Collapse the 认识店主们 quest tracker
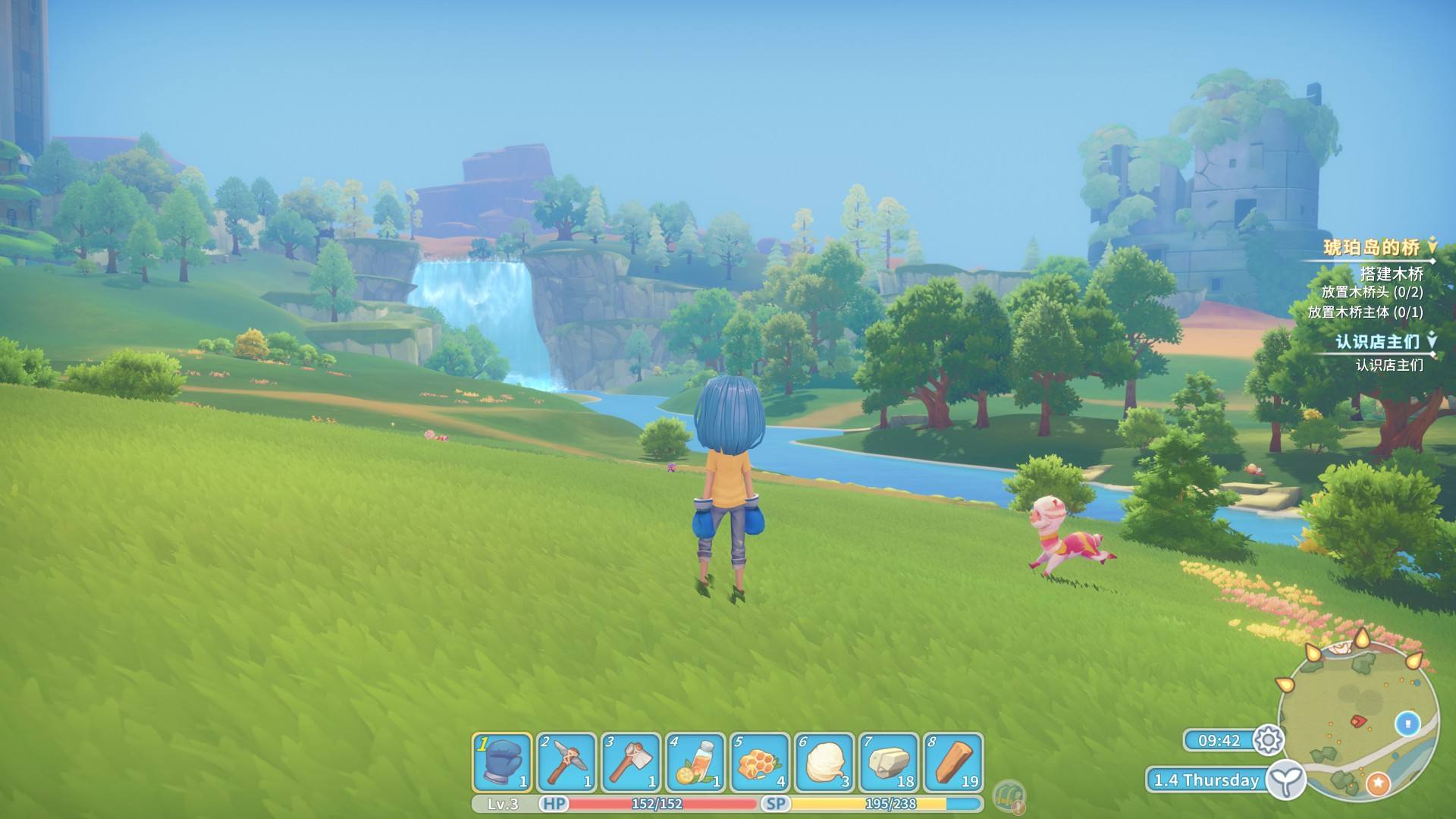This screenshot has height=819, width=1456. [x=1432, y=340]
